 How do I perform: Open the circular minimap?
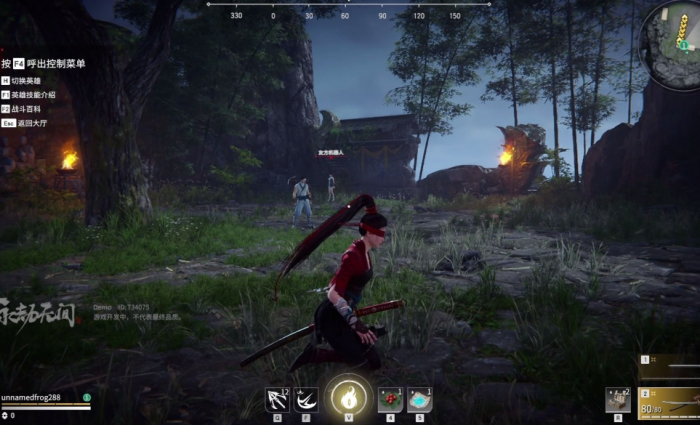coord(674,40)
